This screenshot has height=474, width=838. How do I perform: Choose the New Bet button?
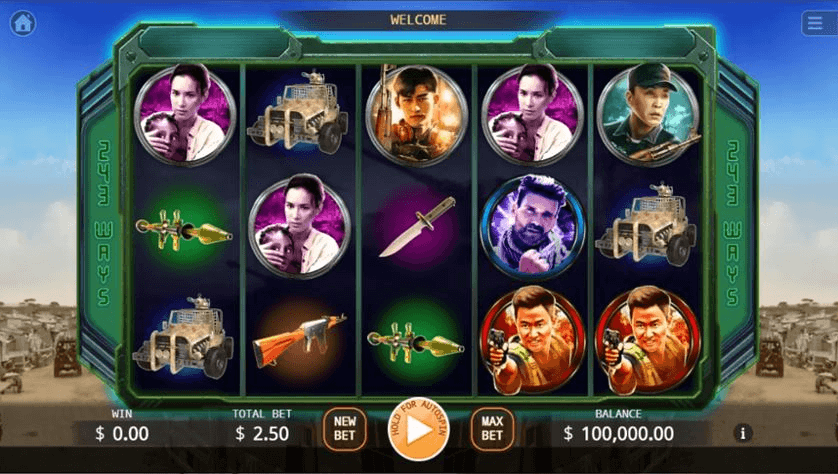click(345, 429)
